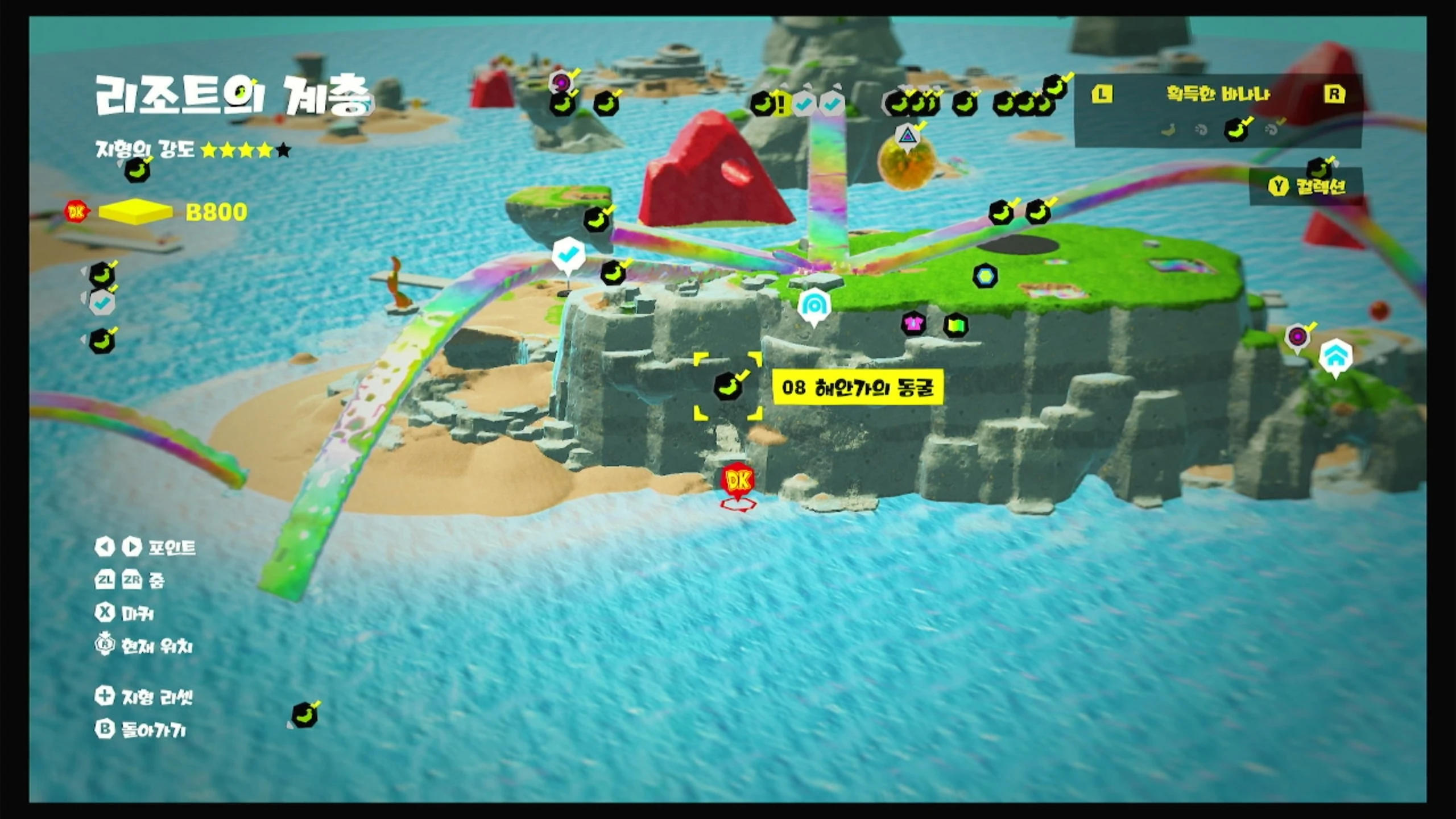Open the green-yellow flag marker

[955, 325]
